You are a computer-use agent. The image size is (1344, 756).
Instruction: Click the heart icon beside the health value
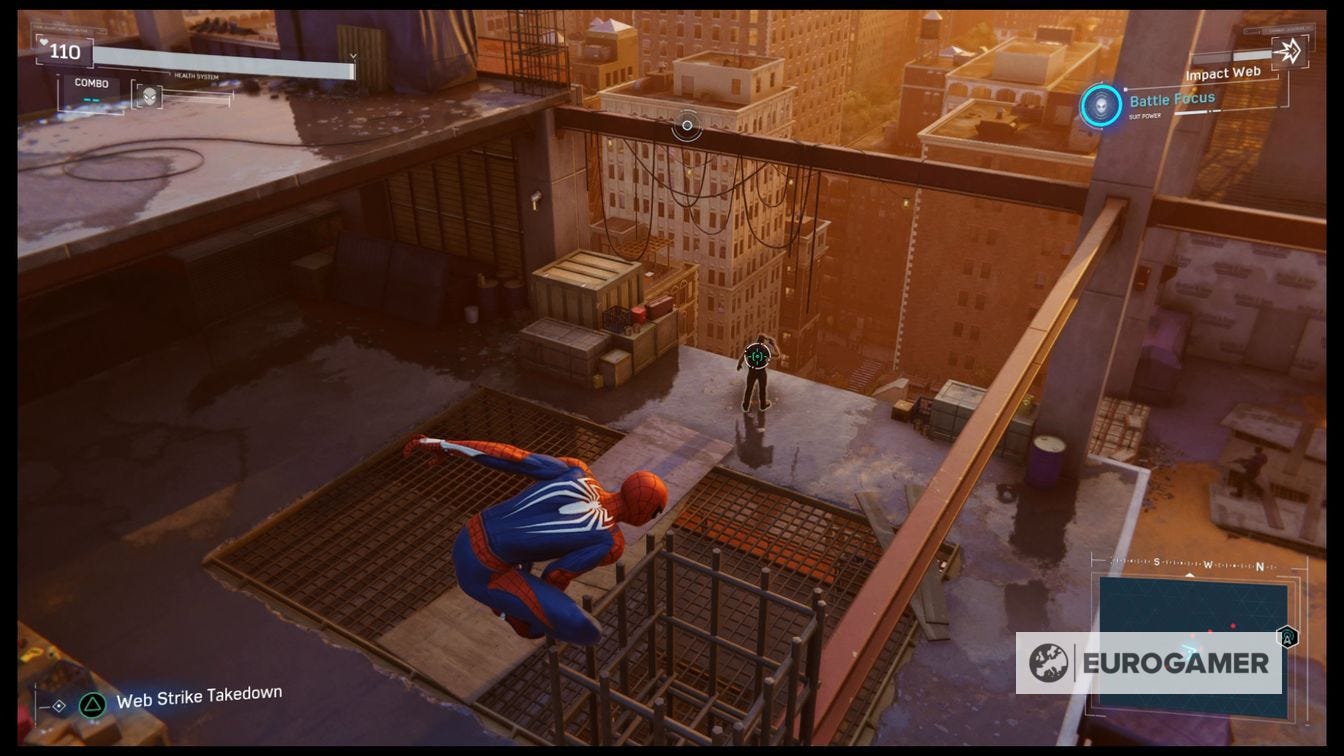tap(43, 41)
